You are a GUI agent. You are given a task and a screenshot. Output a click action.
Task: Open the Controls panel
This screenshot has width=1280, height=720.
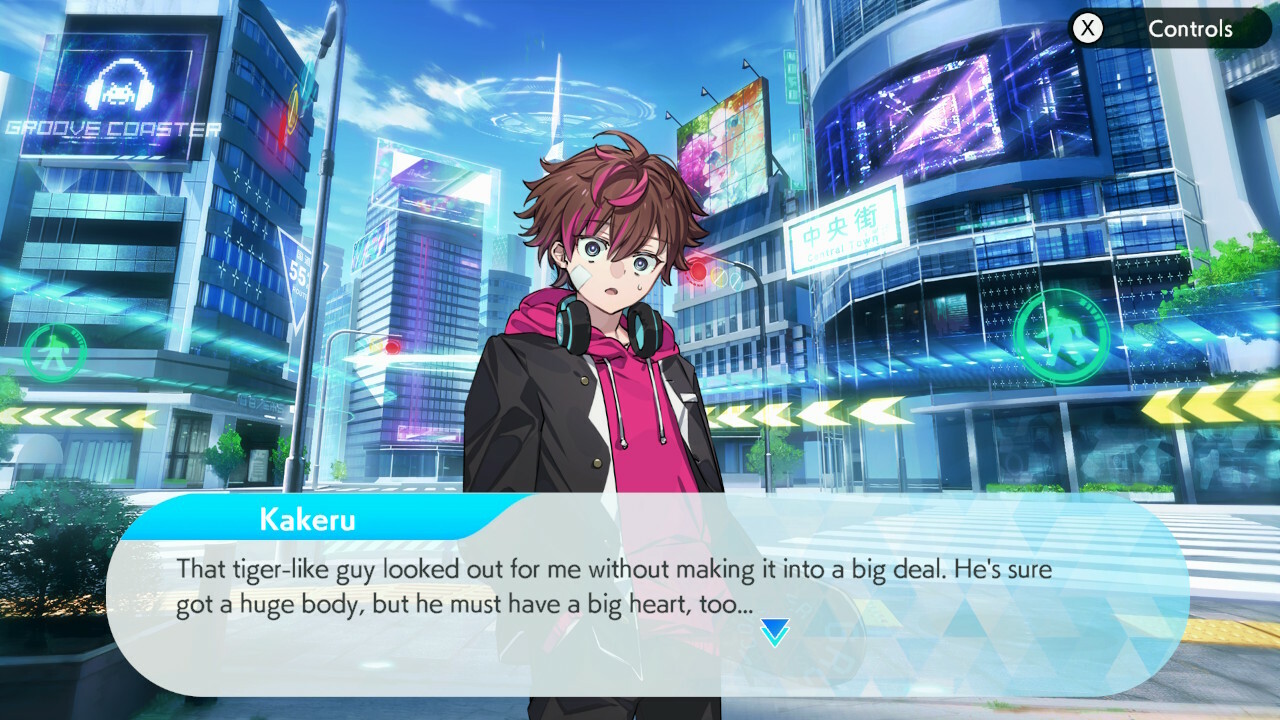[x=1167, y=29]
